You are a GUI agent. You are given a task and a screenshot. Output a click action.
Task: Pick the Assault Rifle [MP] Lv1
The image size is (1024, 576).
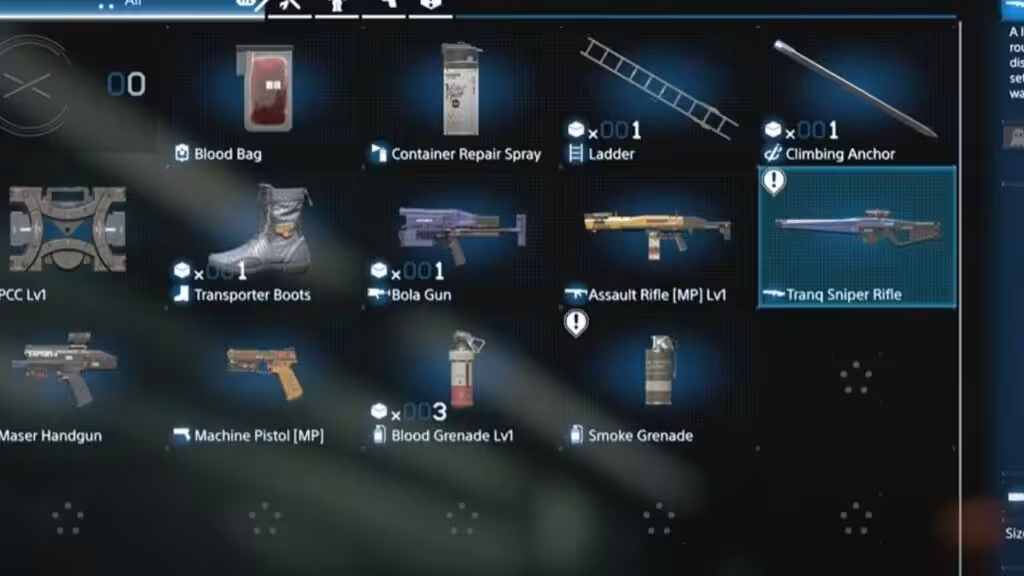[658, 238]
